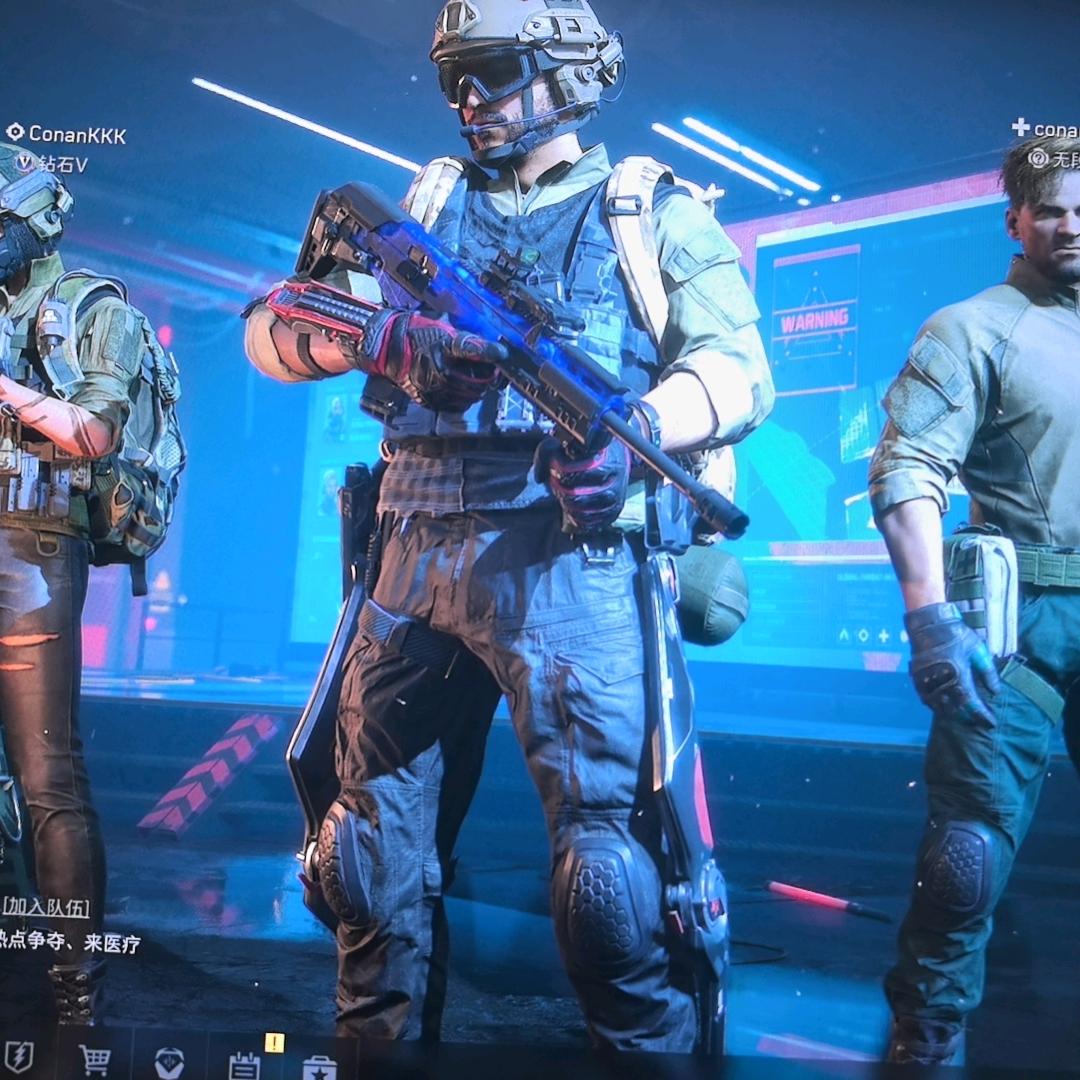Click the 加入队伍 join team link
The width and height of the screenshot is (1080, 1080).
tap(46, 908)
